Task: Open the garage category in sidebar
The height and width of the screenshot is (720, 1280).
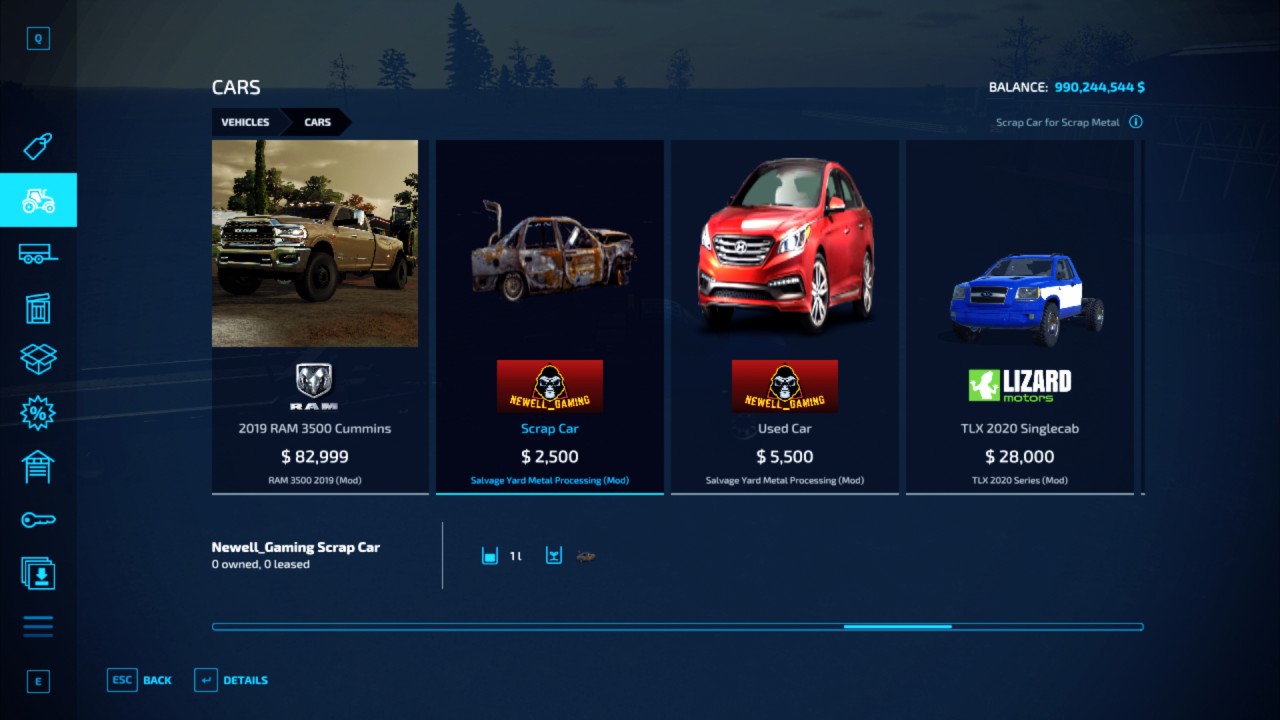Action: (38, 466)
